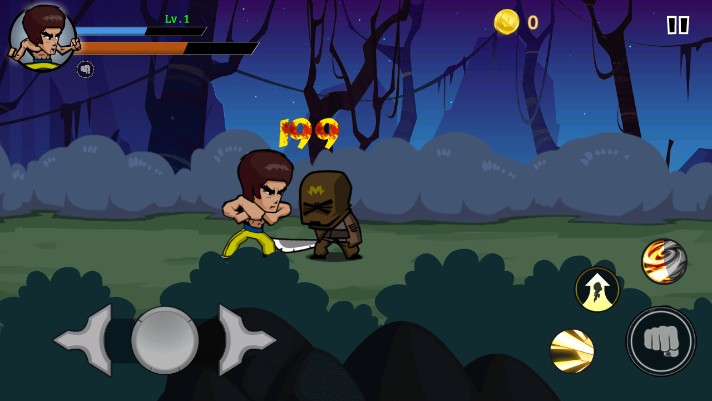The image size is (712, 401).
Task: Move left with the left arrow pad
Action: pos(86,340)
